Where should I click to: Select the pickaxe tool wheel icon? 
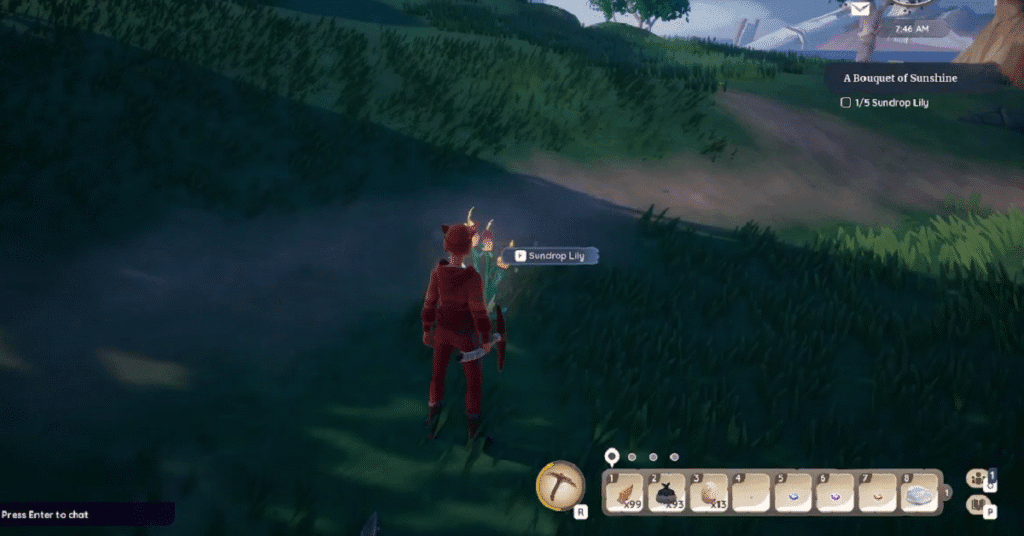(x=561, y=485)
